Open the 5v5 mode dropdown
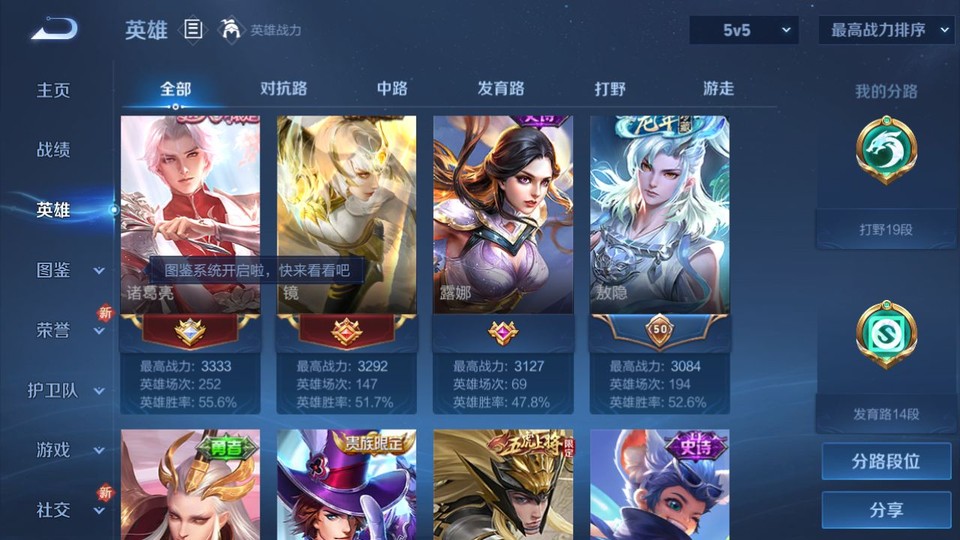Viewport: 960px width, 540px height. tap(743, 30)
